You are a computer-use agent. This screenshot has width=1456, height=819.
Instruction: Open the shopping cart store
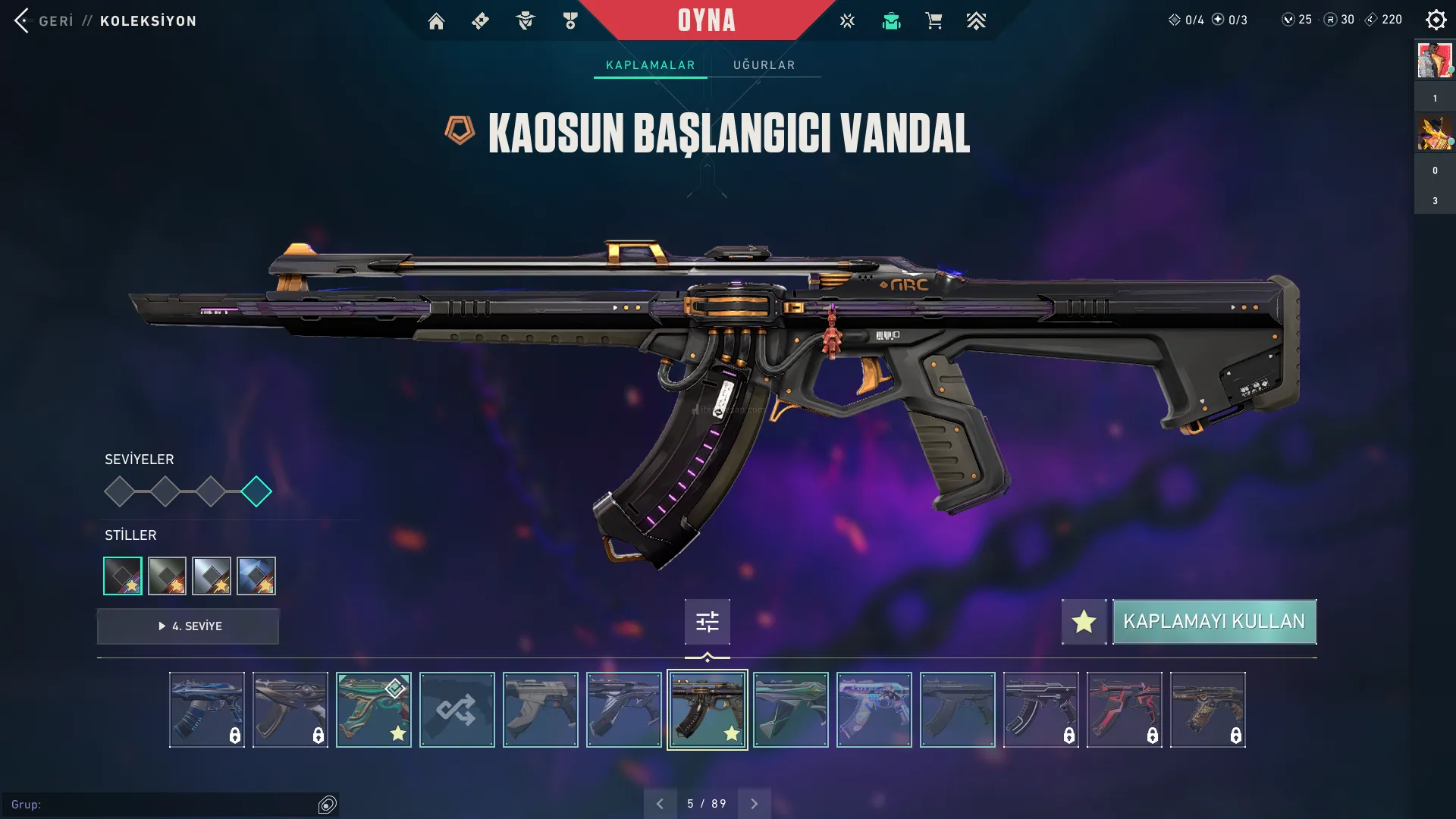934,21
